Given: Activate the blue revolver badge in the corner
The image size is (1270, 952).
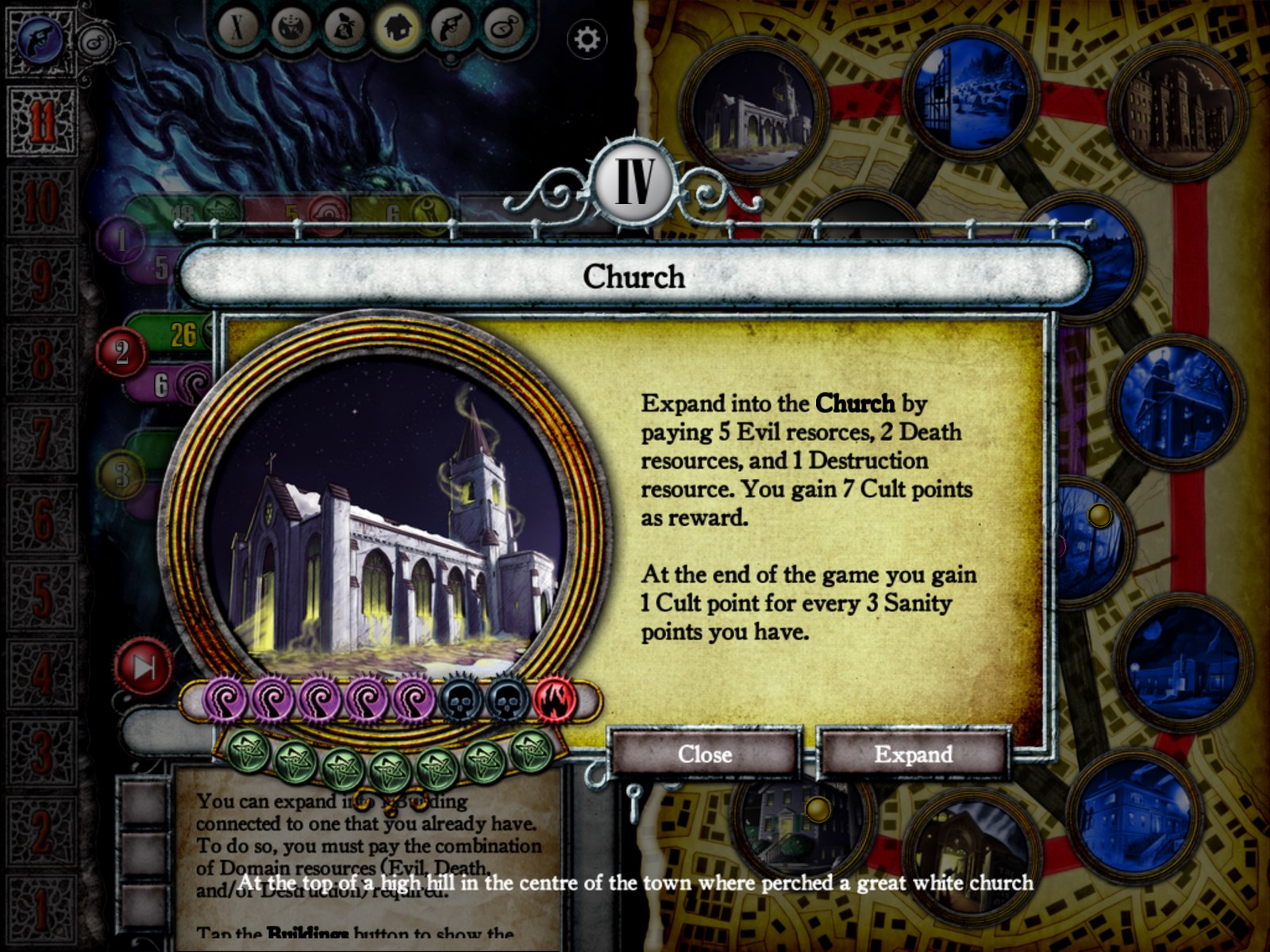Looking at the screenshot, I should tap(40, 40).
